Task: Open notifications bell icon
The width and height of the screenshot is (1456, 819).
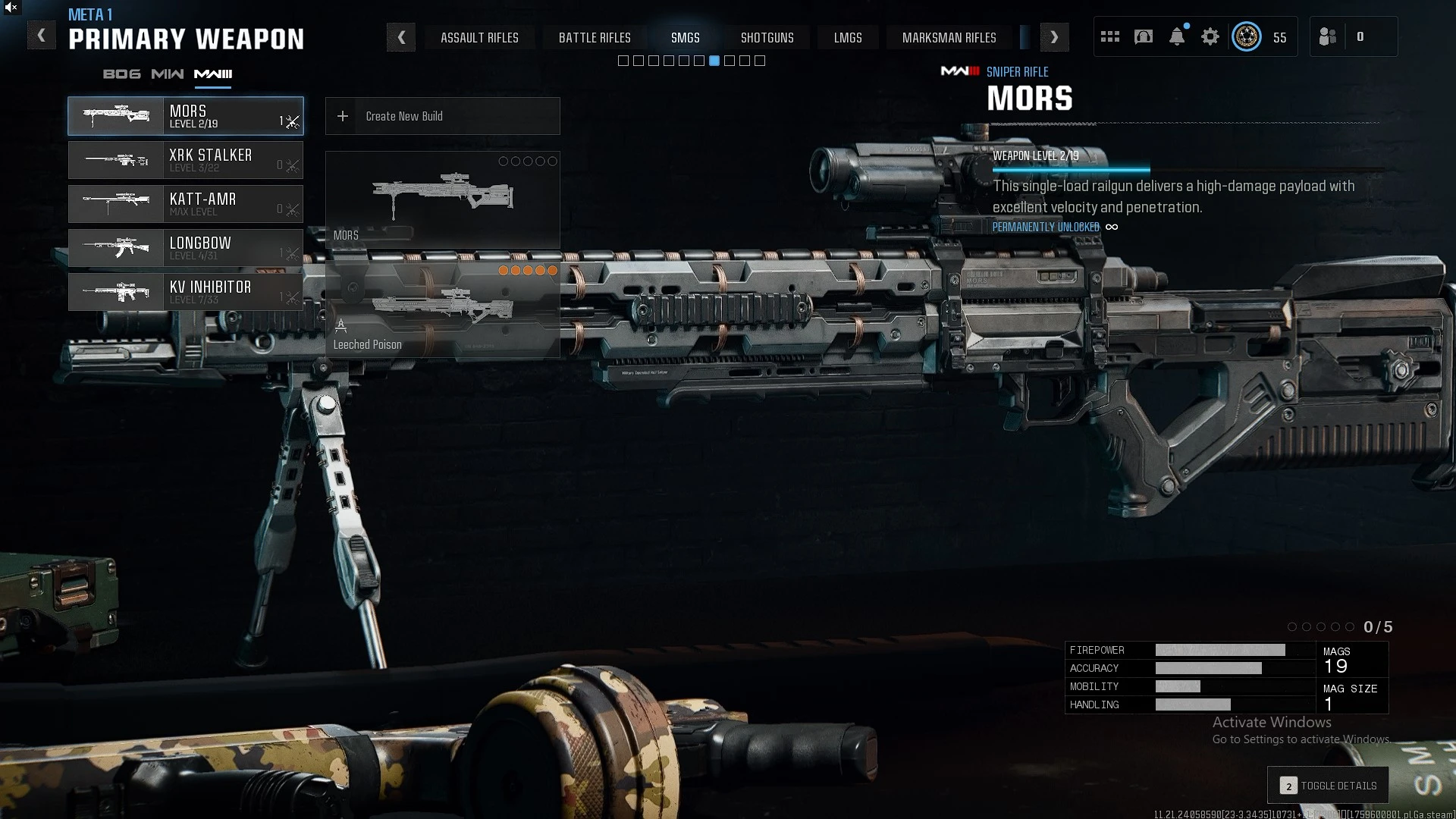Action: point(1176,37)
